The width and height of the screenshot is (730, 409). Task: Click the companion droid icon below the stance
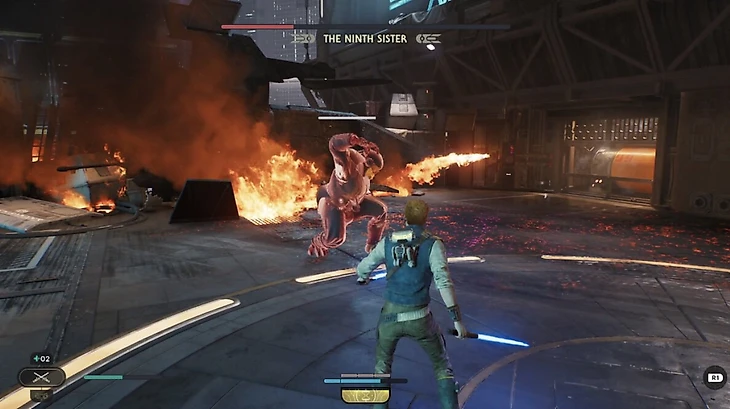point(41,395)
